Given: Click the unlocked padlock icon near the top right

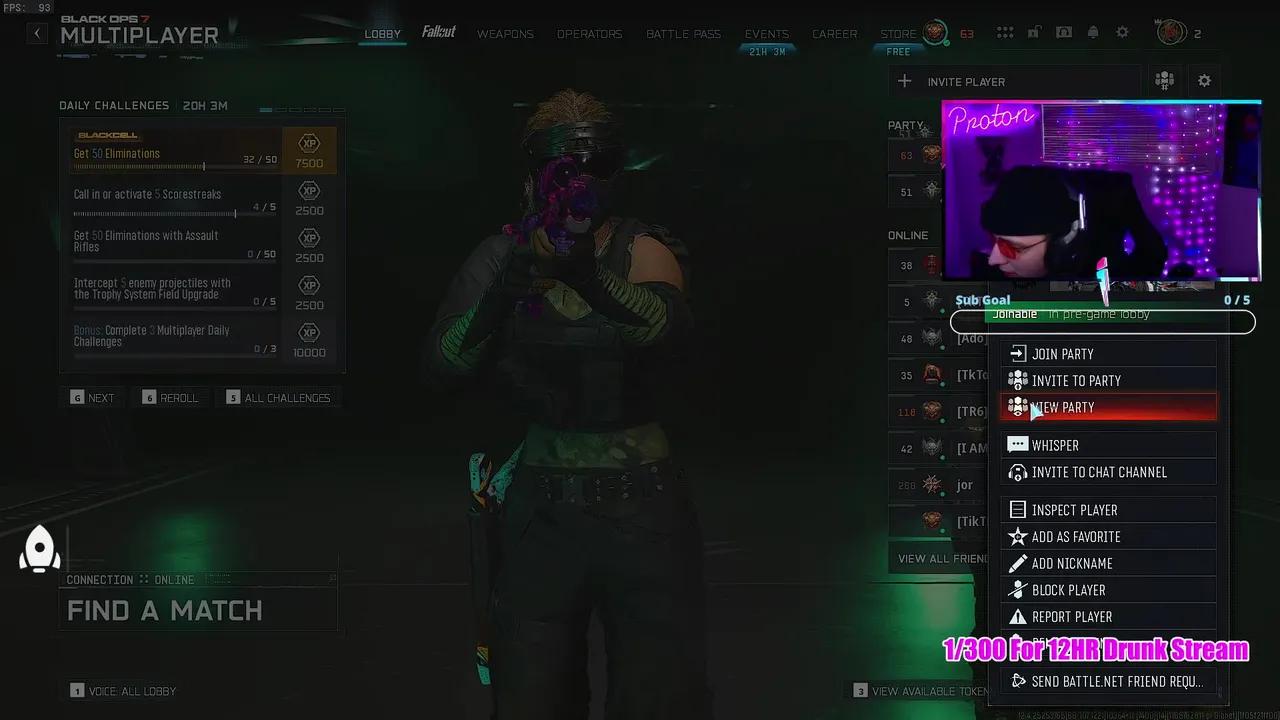Looking at the screenshot, I should pyautogui.click(x=1035, y=31).
